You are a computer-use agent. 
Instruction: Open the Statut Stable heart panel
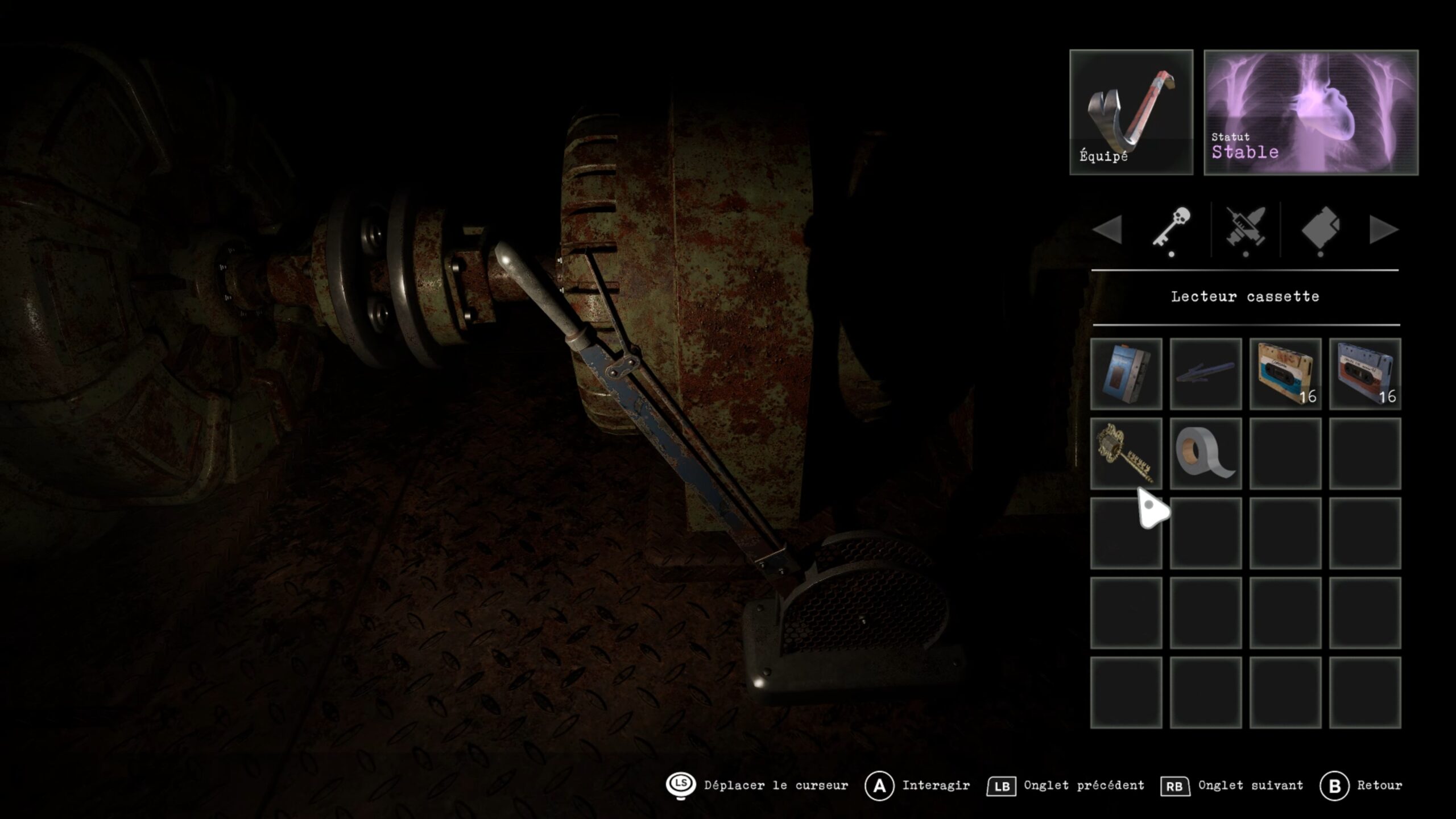(1310, 112)
